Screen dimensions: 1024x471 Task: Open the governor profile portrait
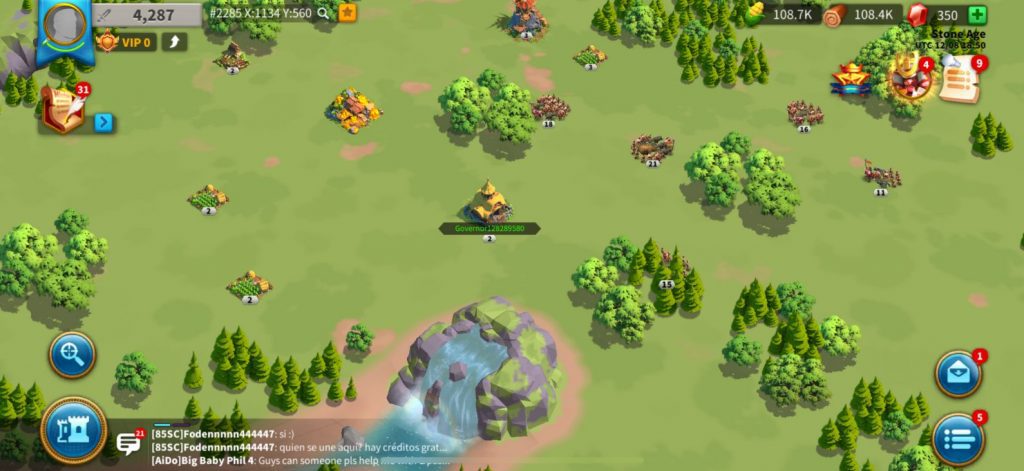coord(65,25)
